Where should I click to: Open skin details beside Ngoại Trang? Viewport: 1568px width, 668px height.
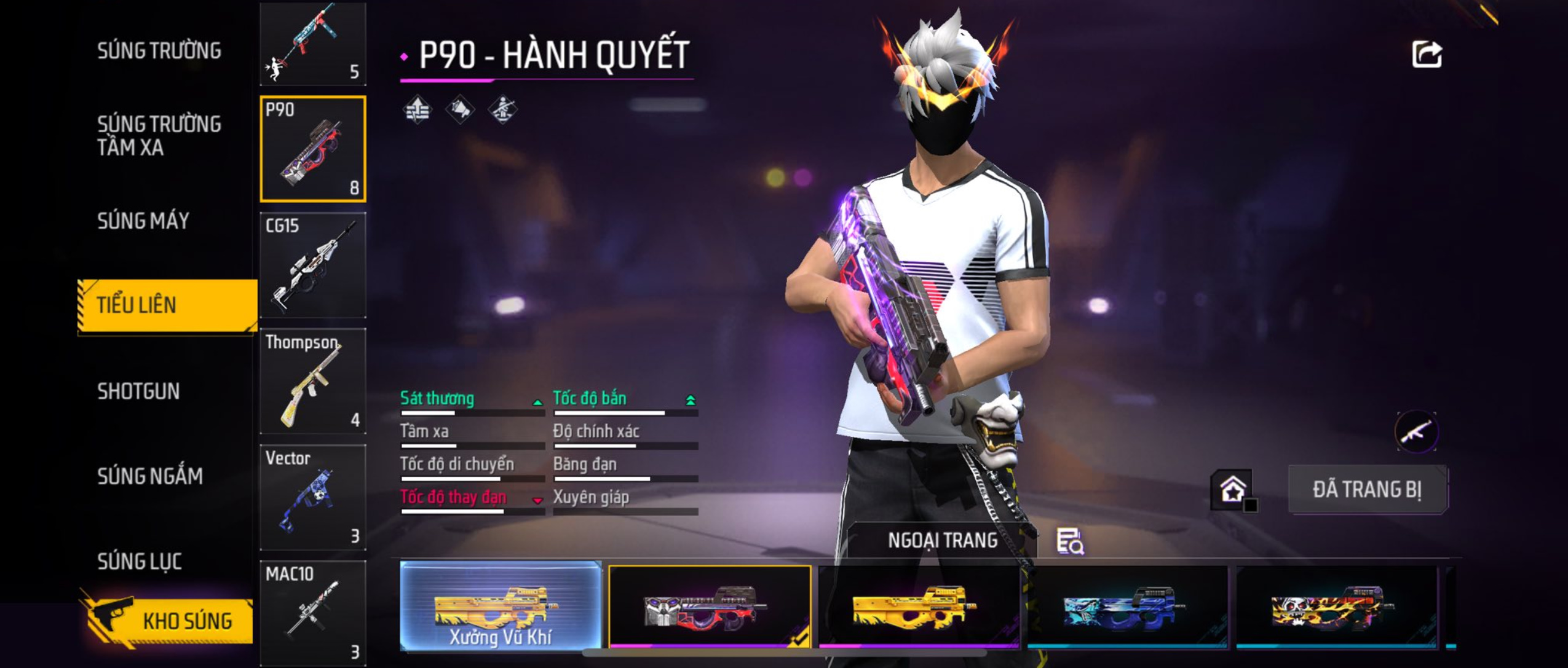[x=1070, y=541]
